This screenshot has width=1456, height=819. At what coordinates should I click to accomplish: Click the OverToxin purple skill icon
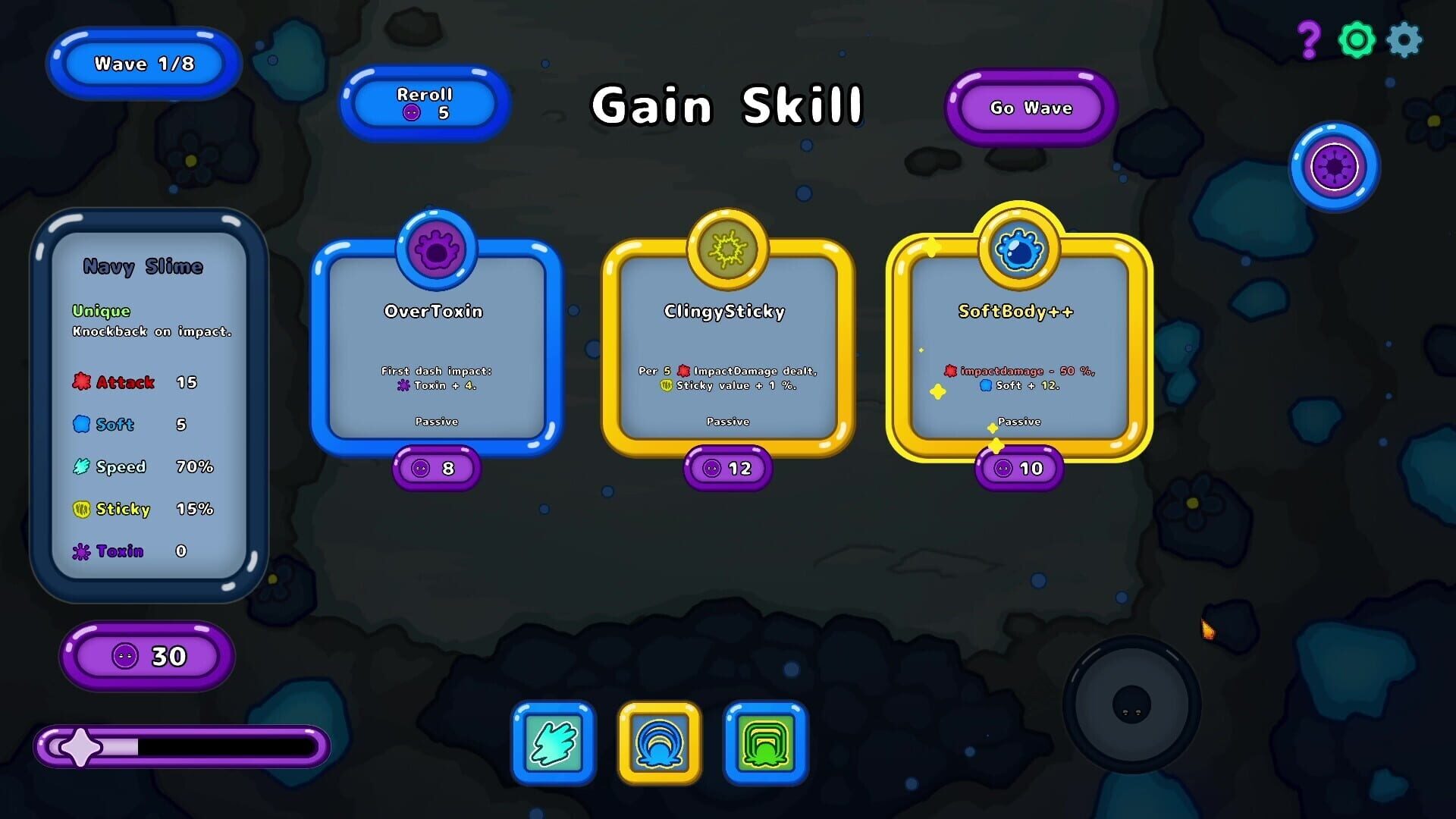pyautogui.click(x=436, y=252)
